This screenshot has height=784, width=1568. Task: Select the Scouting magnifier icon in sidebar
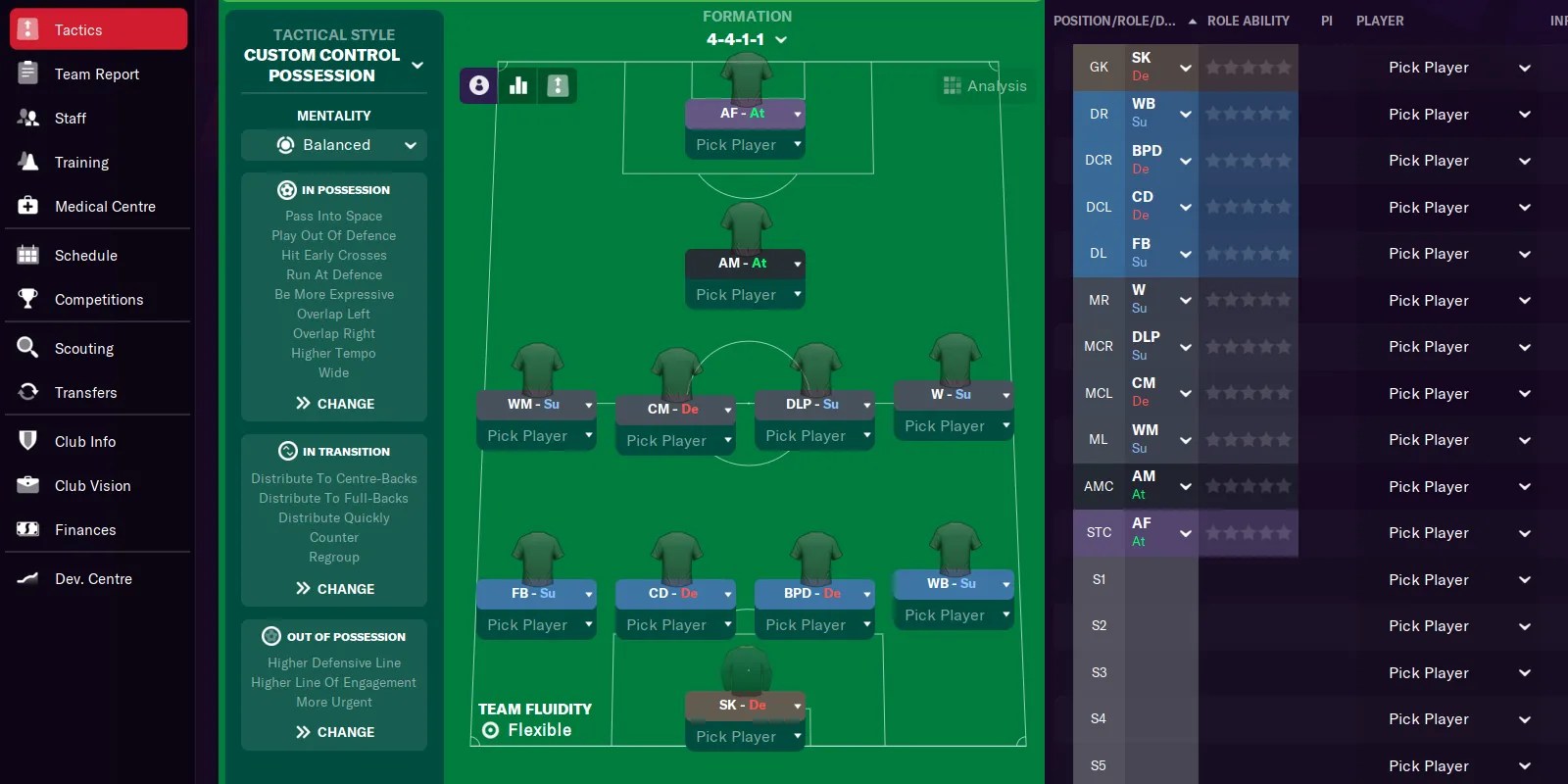tap(27, 348)
